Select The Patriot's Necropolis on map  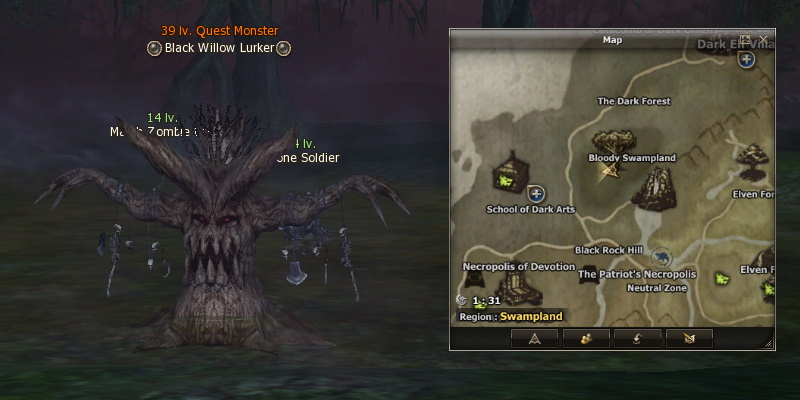tap(636, 274)
